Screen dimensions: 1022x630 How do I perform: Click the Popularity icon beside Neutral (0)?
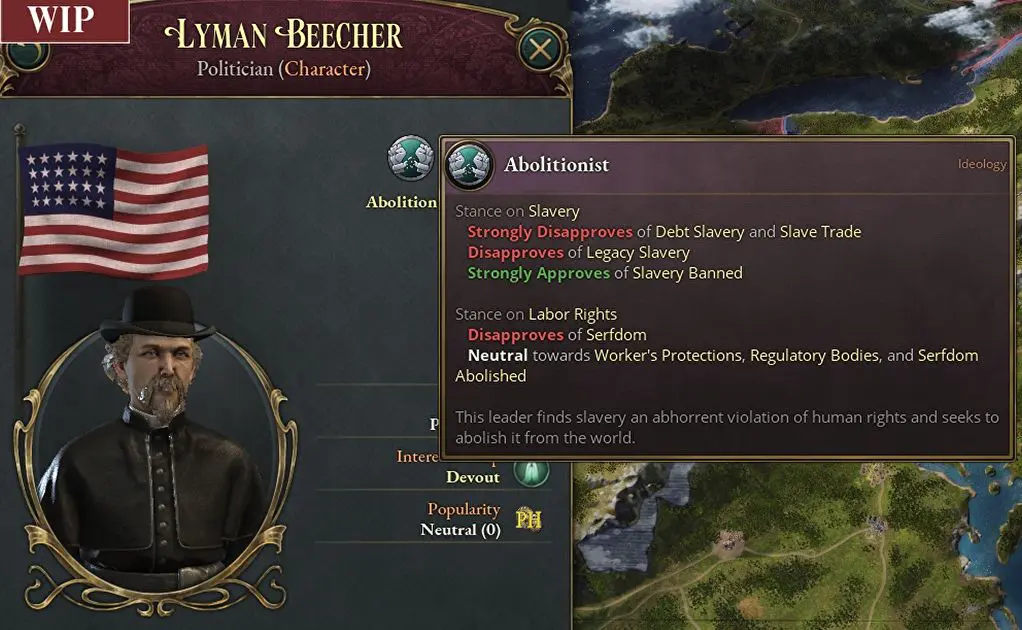529,519
